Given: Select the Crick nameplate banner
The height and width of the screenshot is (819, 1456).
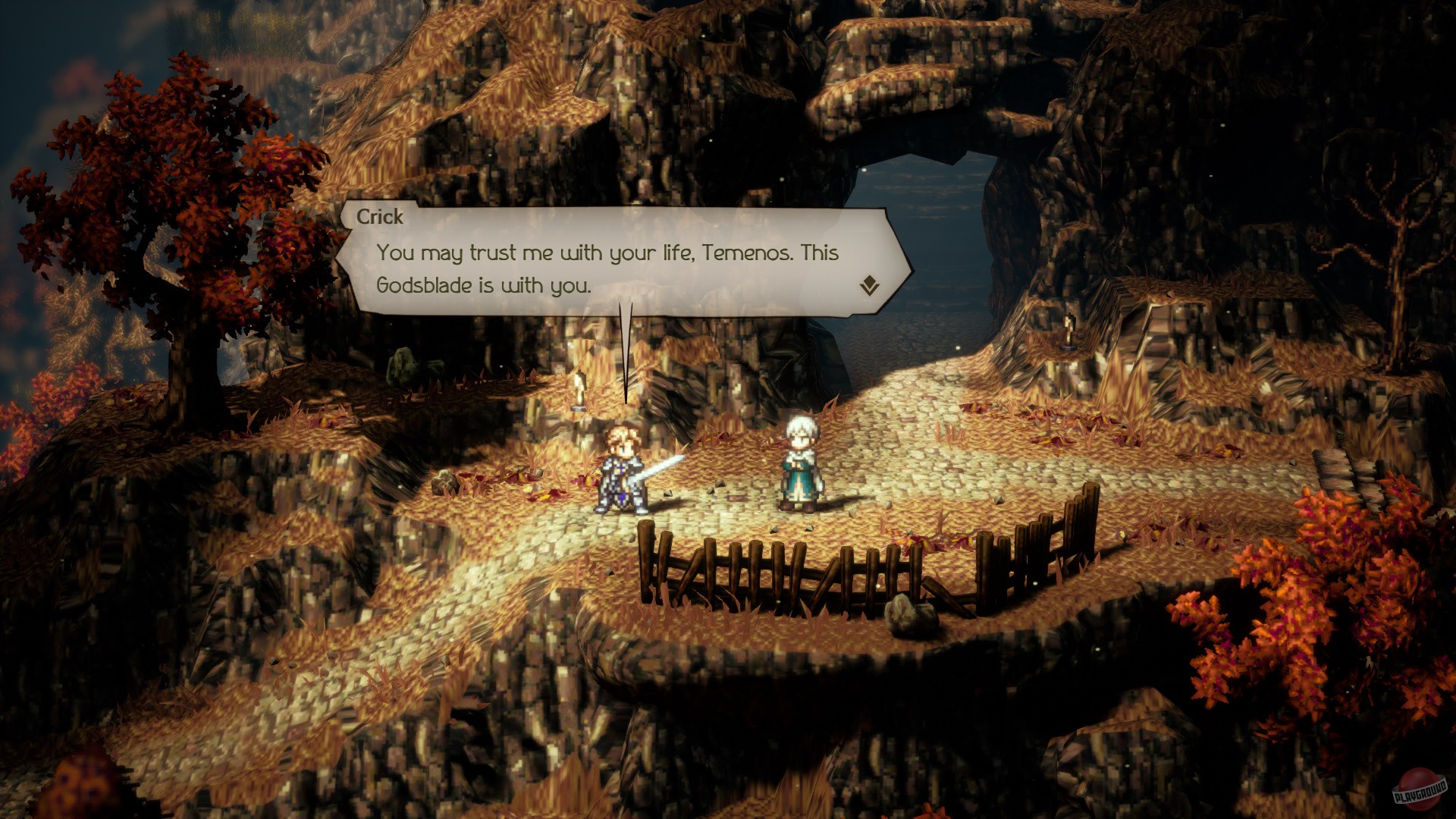Looking at the screenshot, I should [383, 218].
